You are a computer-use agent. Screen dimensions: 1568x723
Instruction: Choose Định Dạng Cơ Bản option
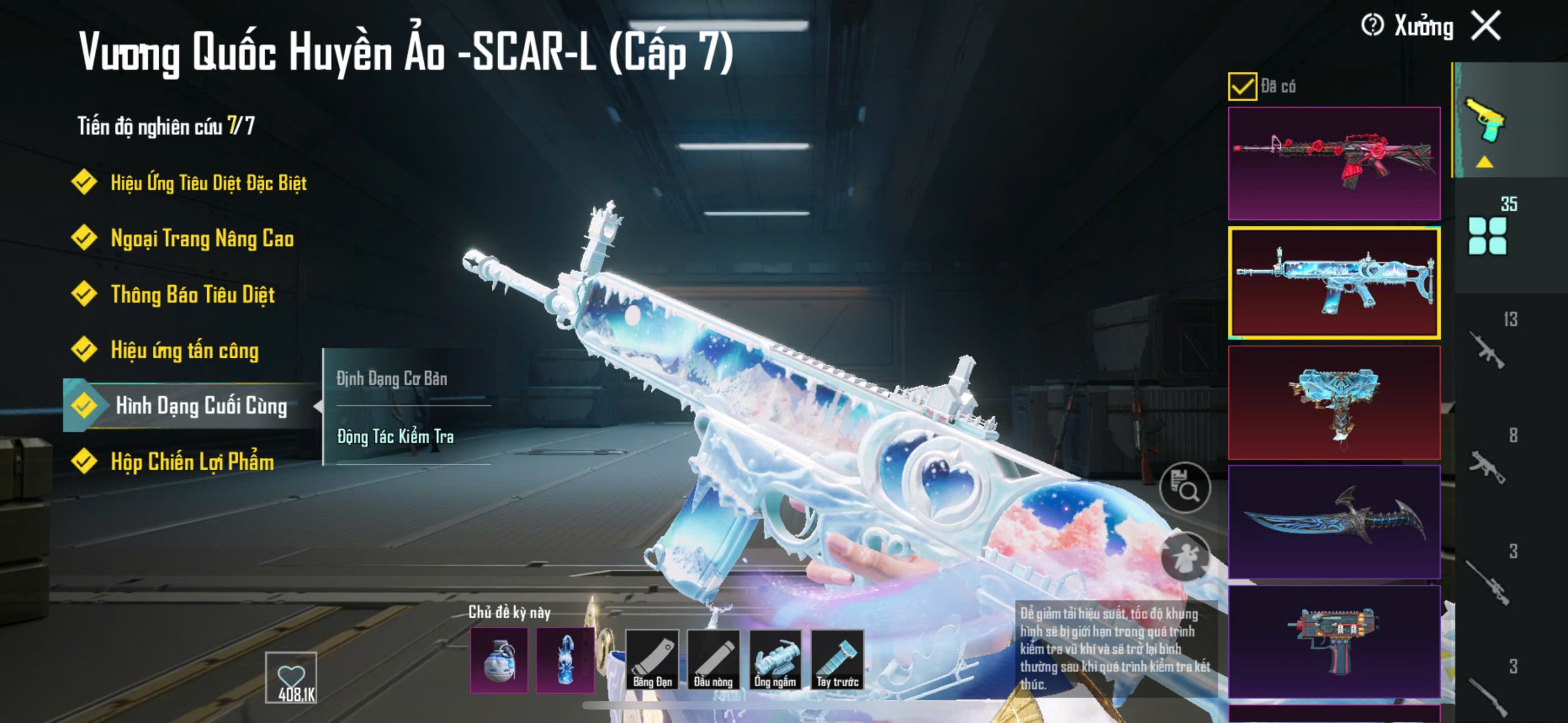(x=392, y=379)
